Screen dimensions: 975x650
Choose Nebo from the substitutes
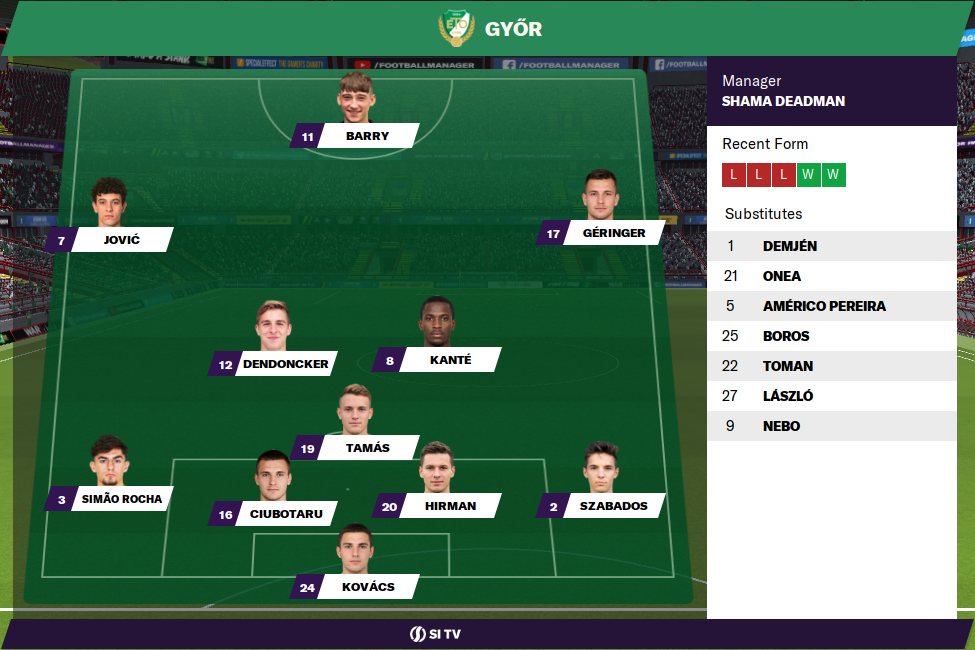(831, 426)
